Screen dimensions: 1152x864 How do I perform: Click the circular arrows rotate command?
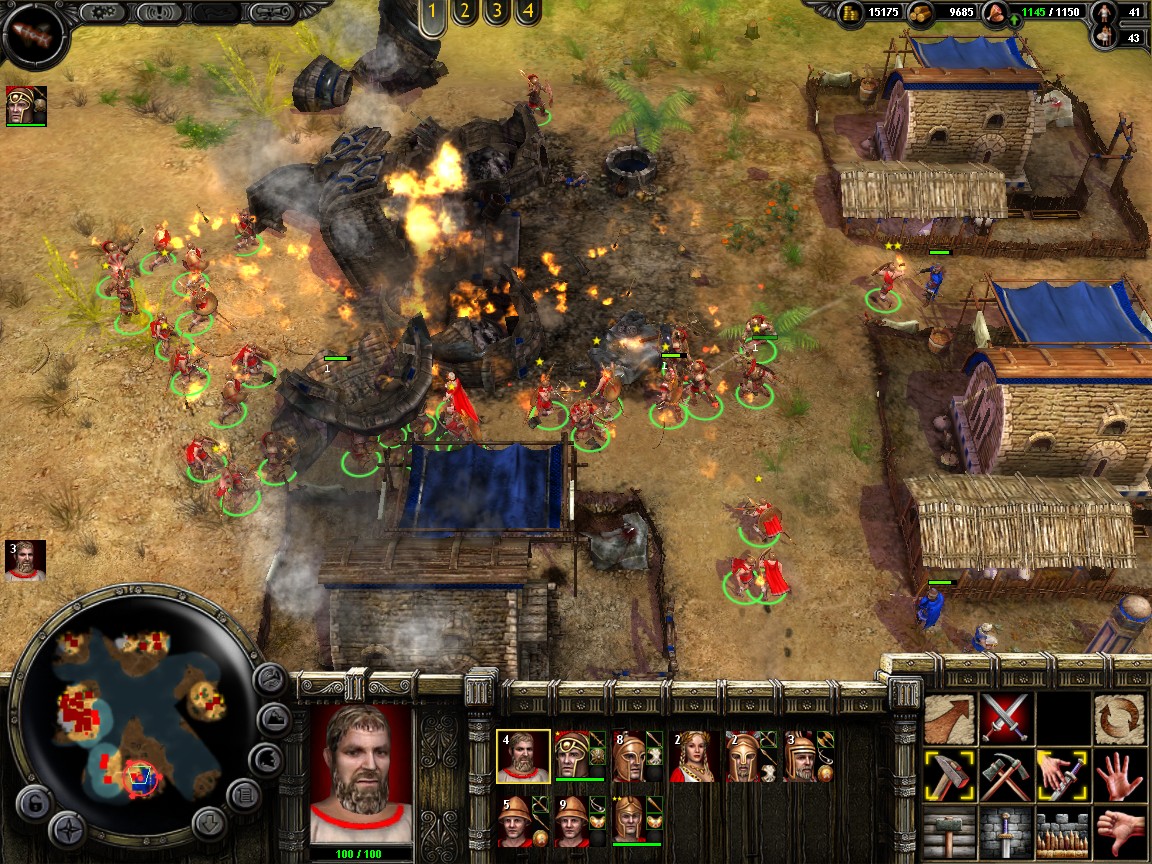coord(1116,717)
